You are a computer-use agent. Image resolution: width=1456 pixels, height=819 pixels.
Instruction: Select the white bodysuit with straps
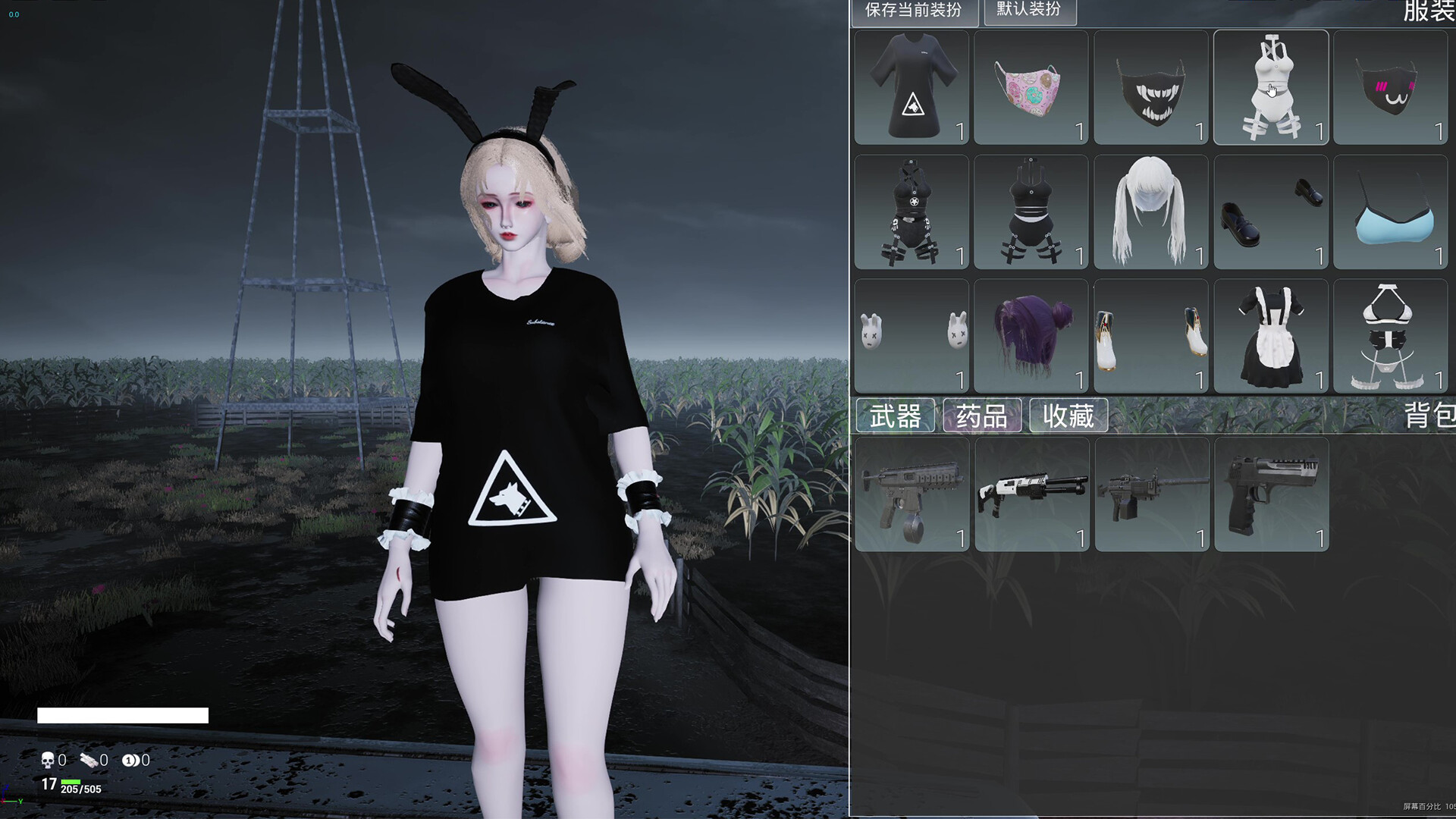pos(1271,87)
